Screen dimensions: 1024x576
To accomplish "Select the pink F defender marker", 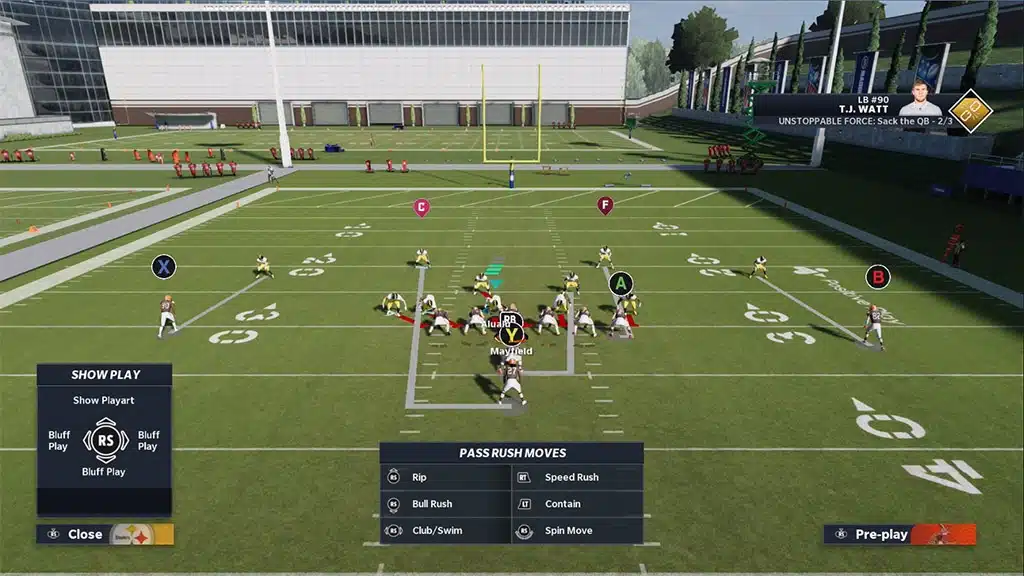I will pos(604,205).
